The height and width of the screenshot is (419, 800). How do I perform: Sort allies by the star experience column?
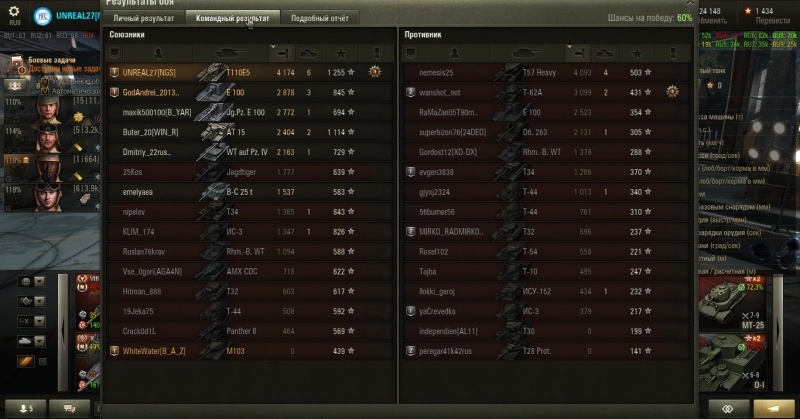[x=341, y=52]
